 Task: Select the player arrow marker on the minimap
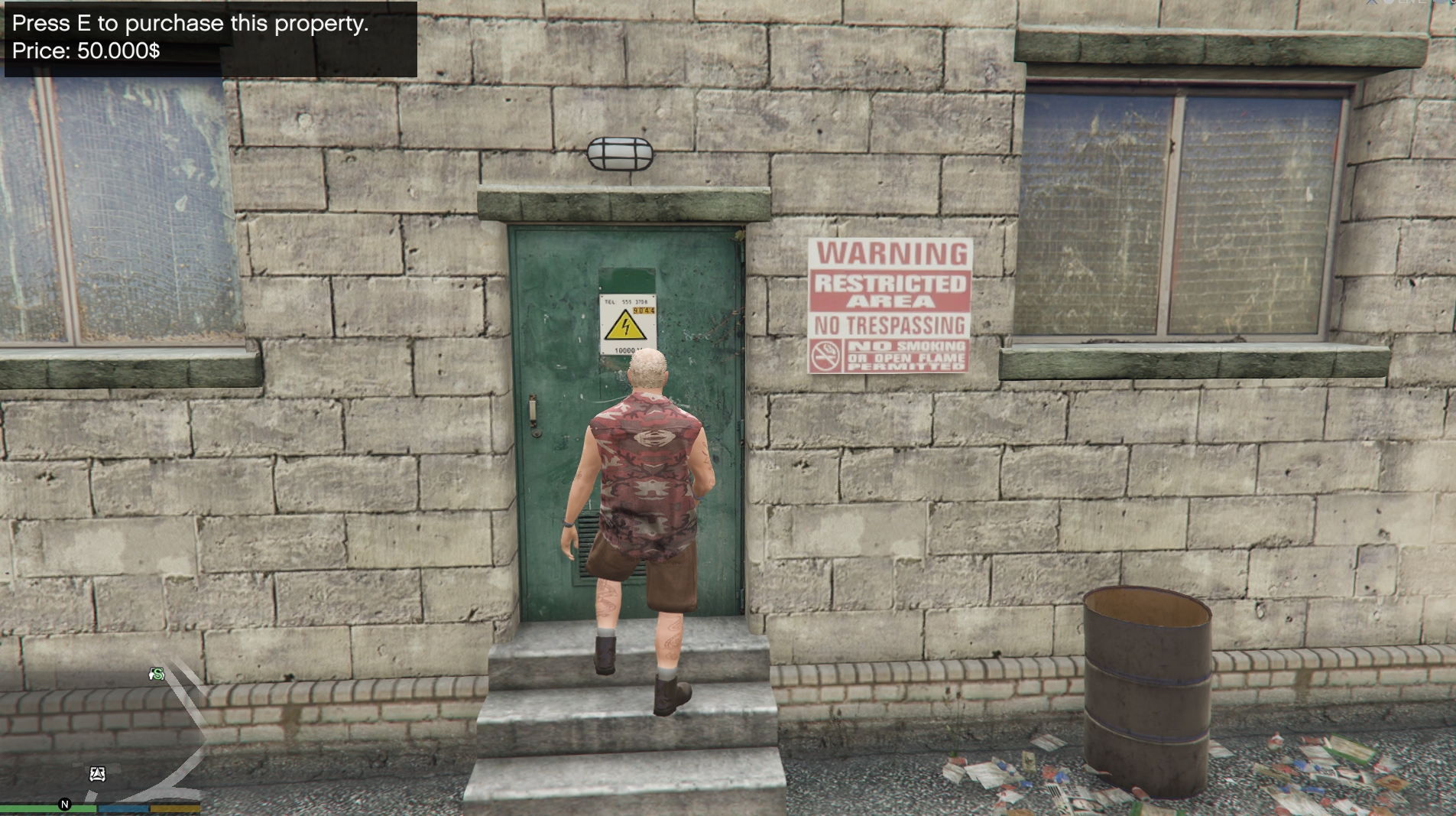97,774
